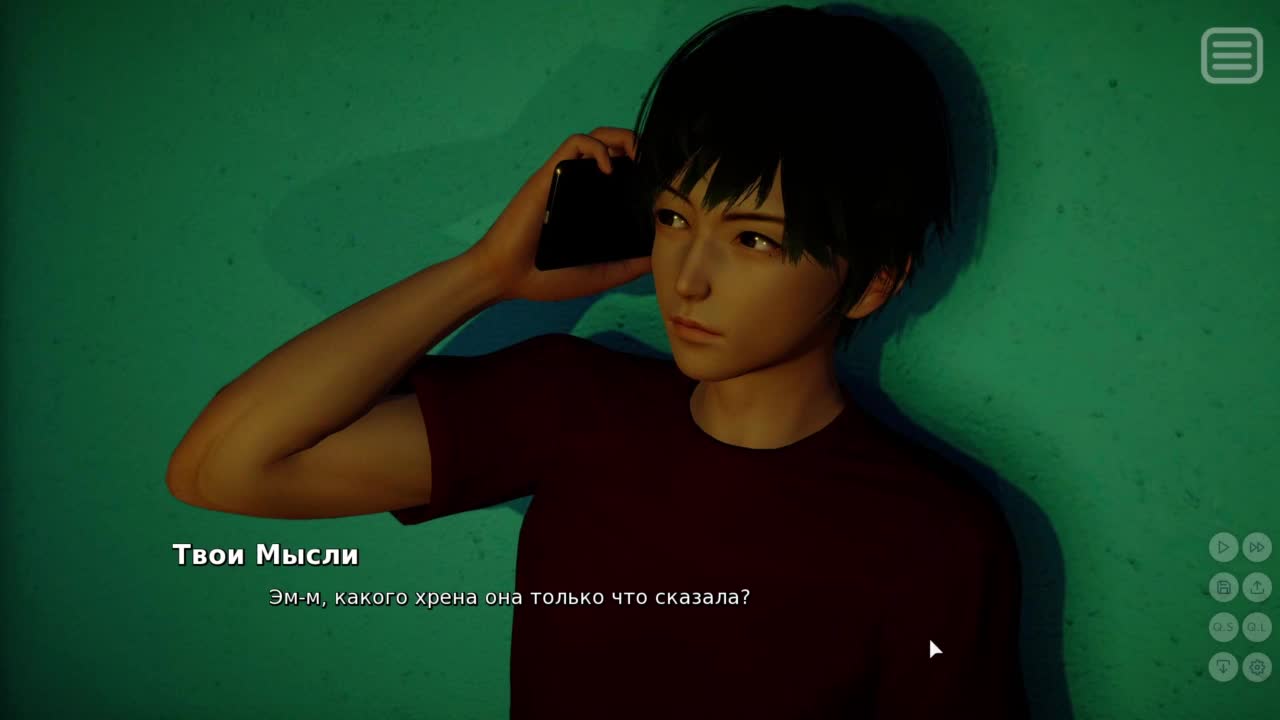
Task: Activate the fast-forward skip button
Action: [x=1257, y=547]
